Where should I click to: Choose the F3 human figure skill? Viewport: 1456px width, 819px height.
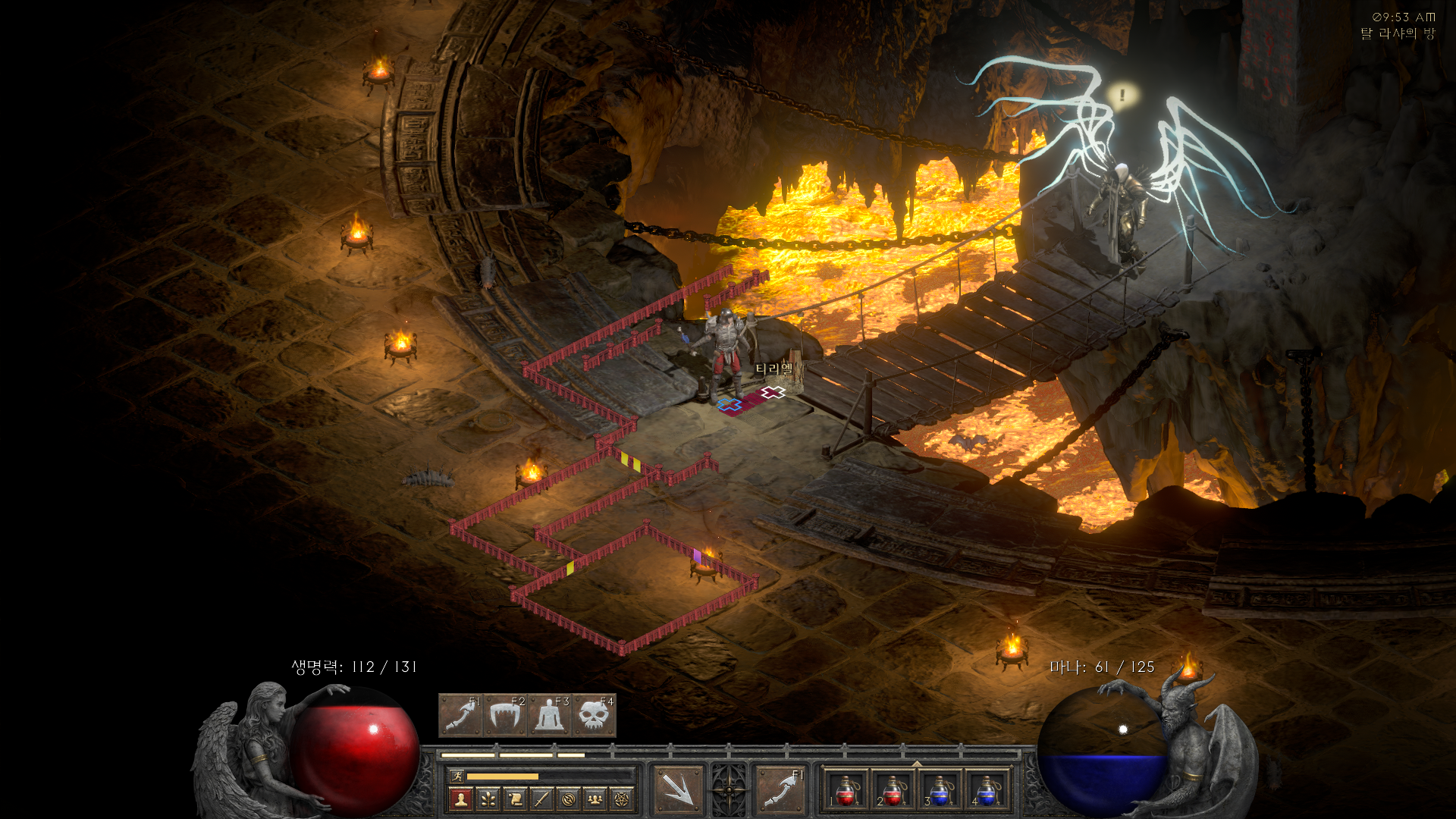tap(549, 715)
